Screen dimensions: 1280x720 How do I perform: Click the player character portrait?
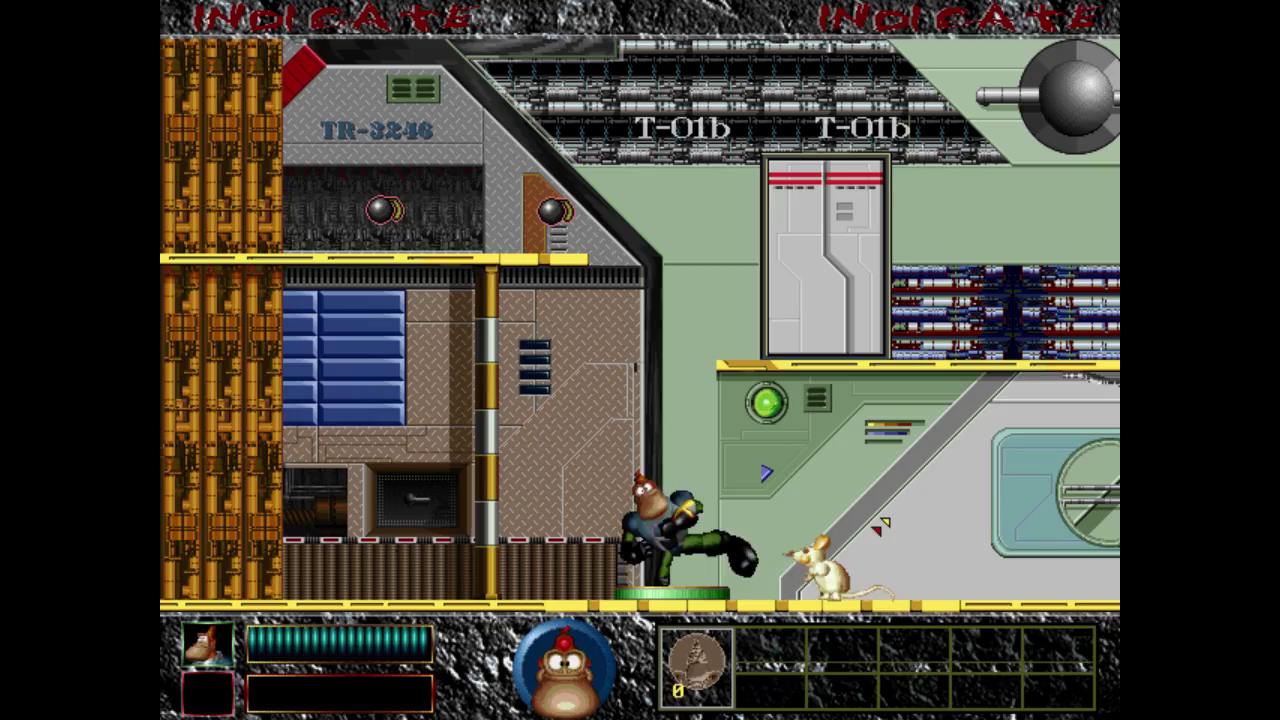point(208,644)
